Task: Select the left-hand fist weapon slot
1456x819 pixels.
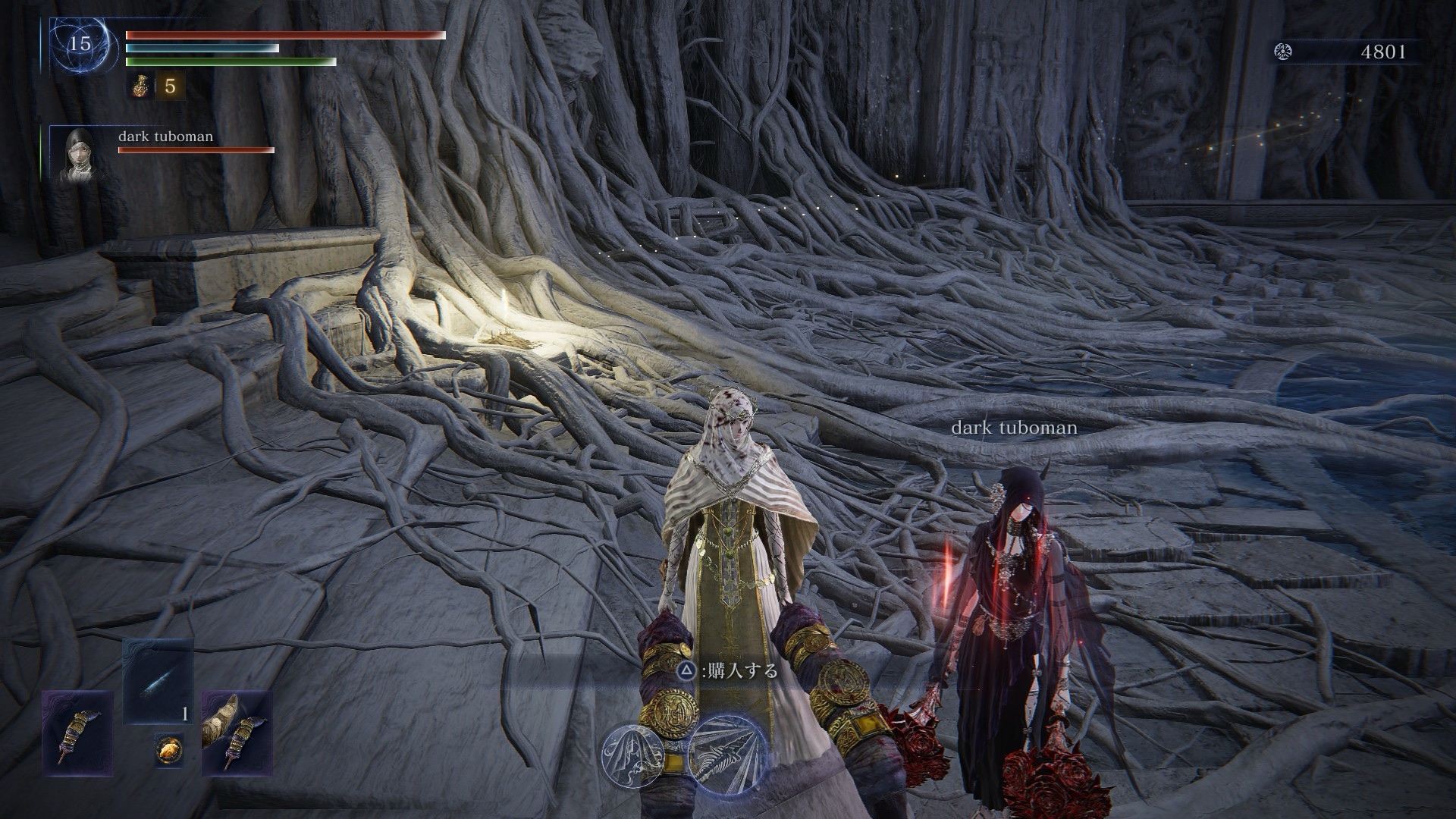Action: [x=77, y=731]
